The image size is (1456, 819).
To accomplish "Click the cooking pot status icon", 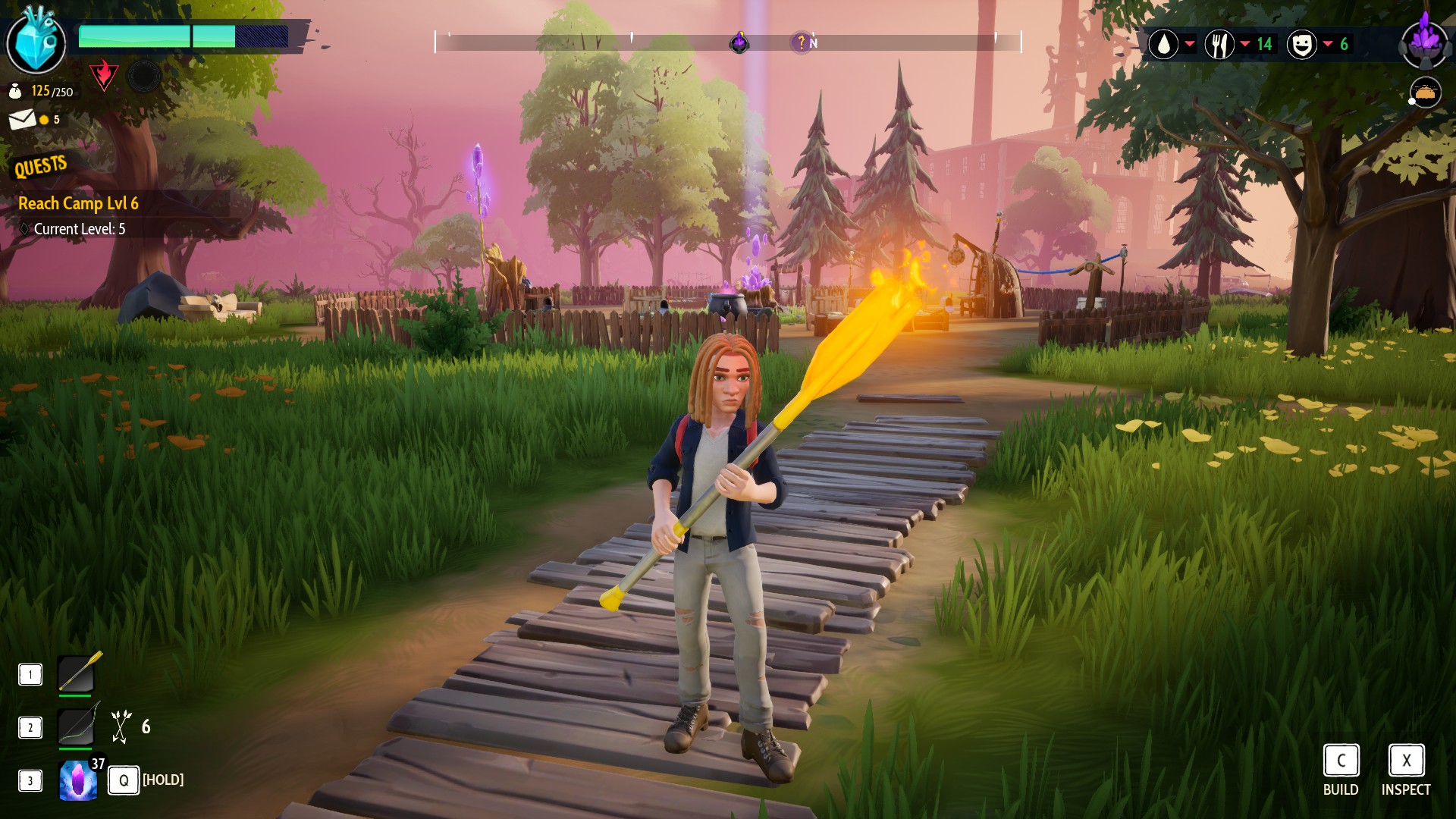I will click(1425, 93).
